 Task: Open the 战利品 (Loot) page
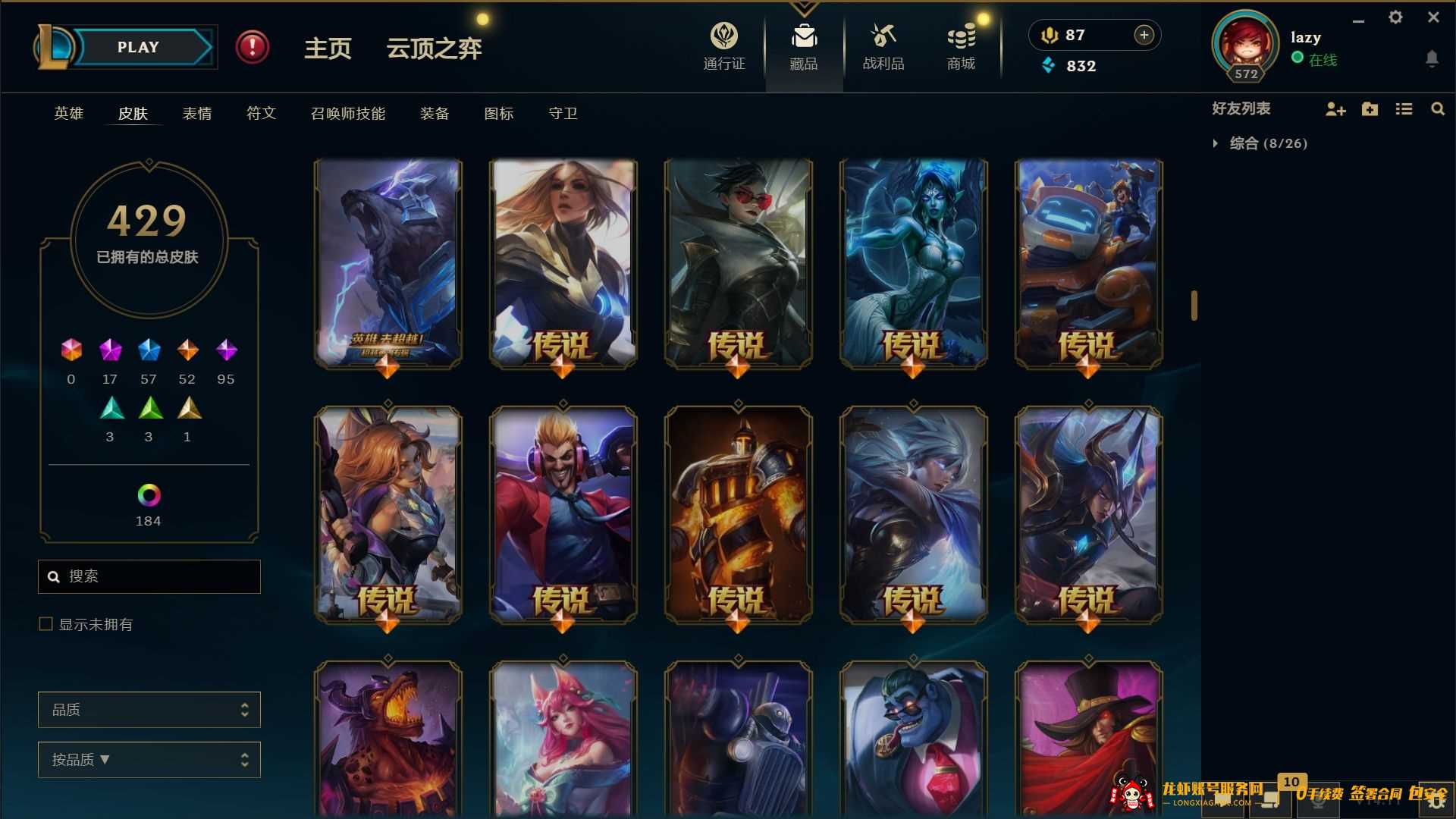click(882, 45)
